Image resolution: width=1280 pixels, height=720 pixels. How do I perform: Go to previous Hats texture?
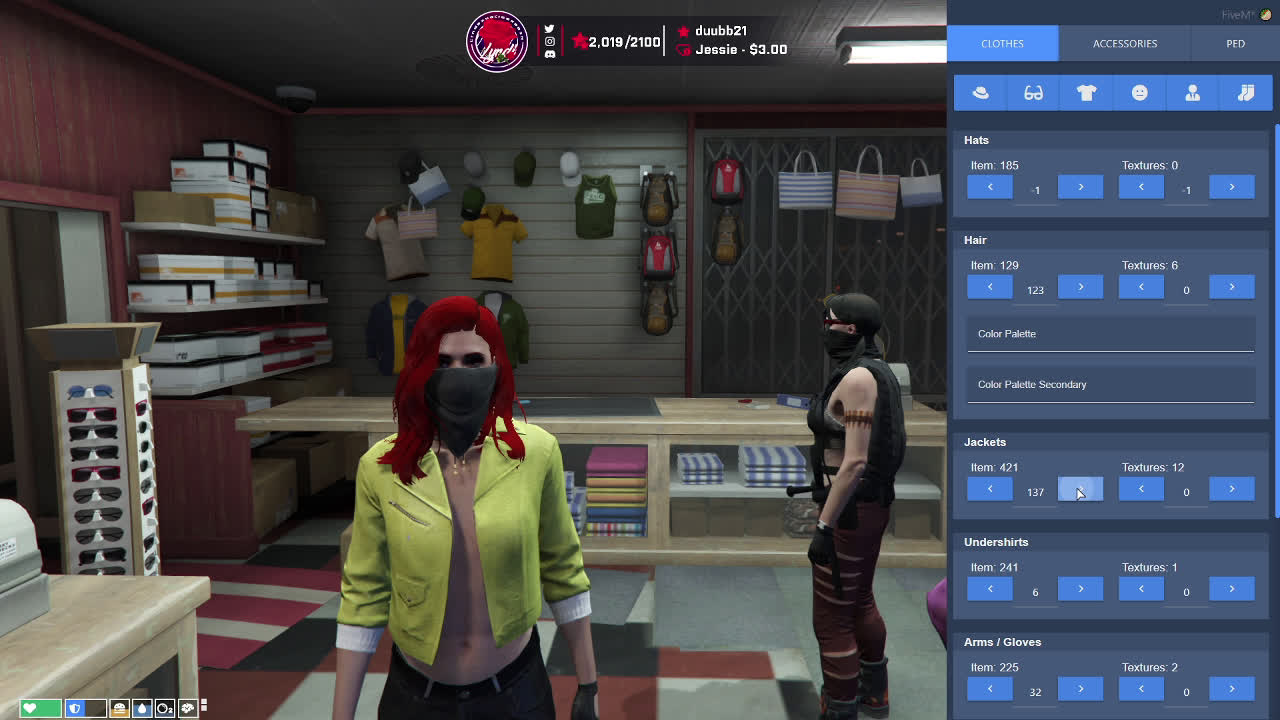[1141, 187]
